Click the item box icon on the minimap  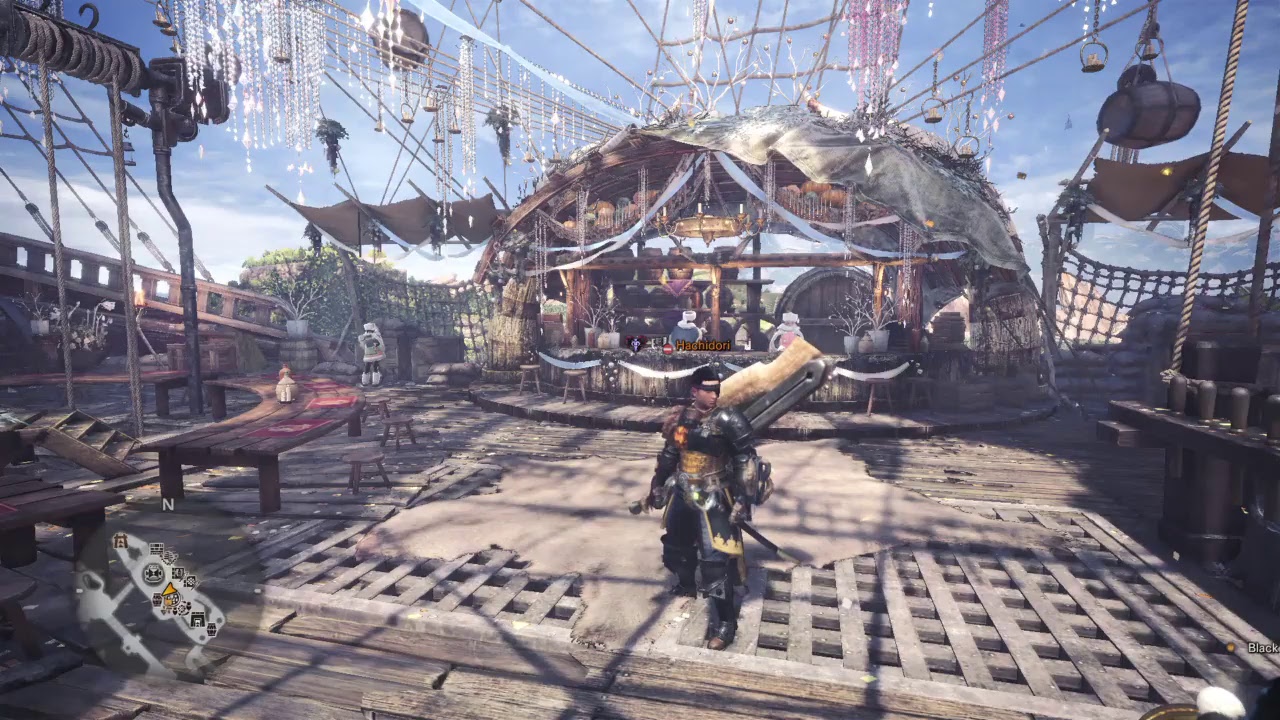(x=178, y=573)
